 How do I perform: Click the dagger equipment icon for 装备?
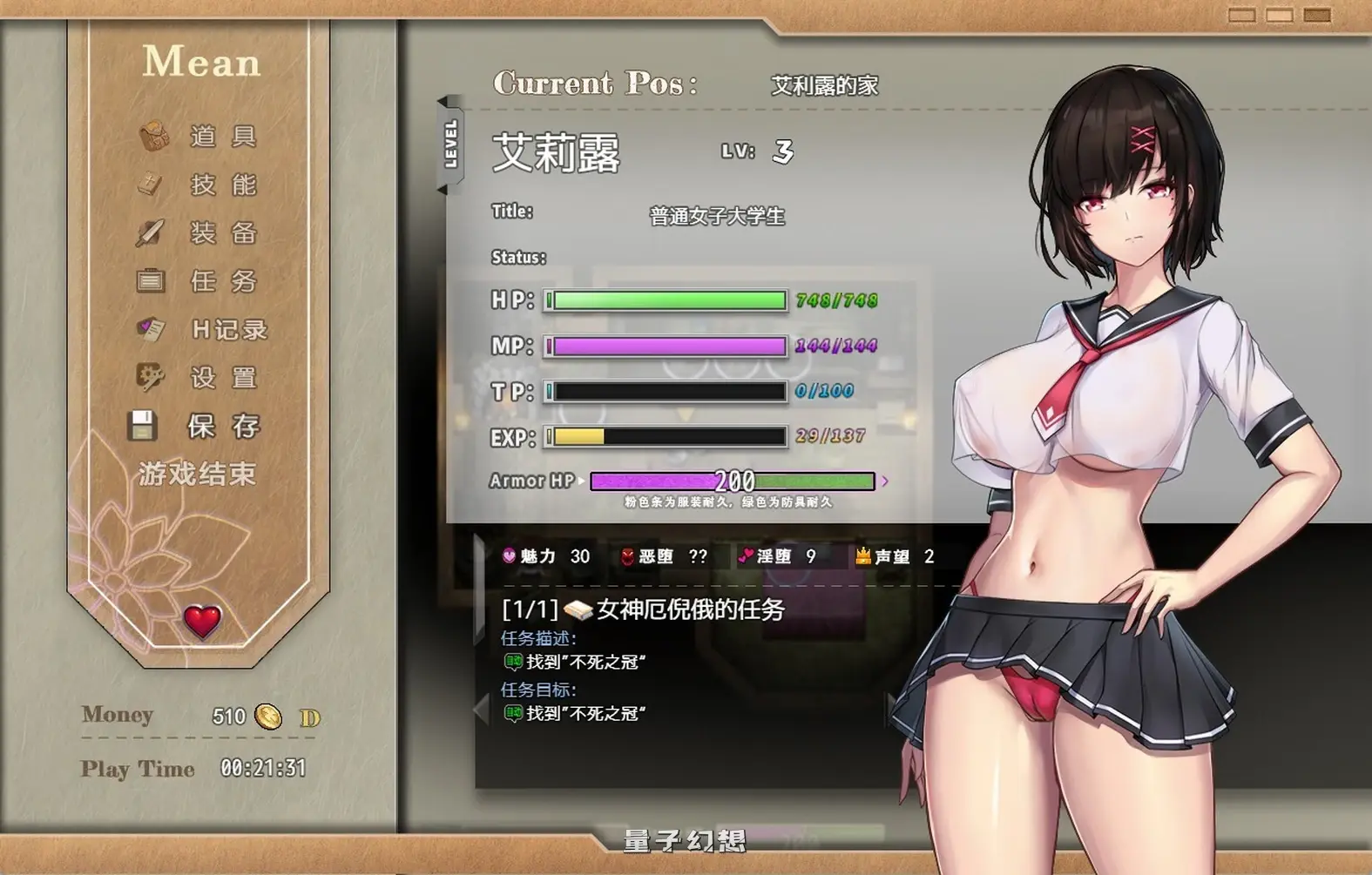(x=150, y=232)
